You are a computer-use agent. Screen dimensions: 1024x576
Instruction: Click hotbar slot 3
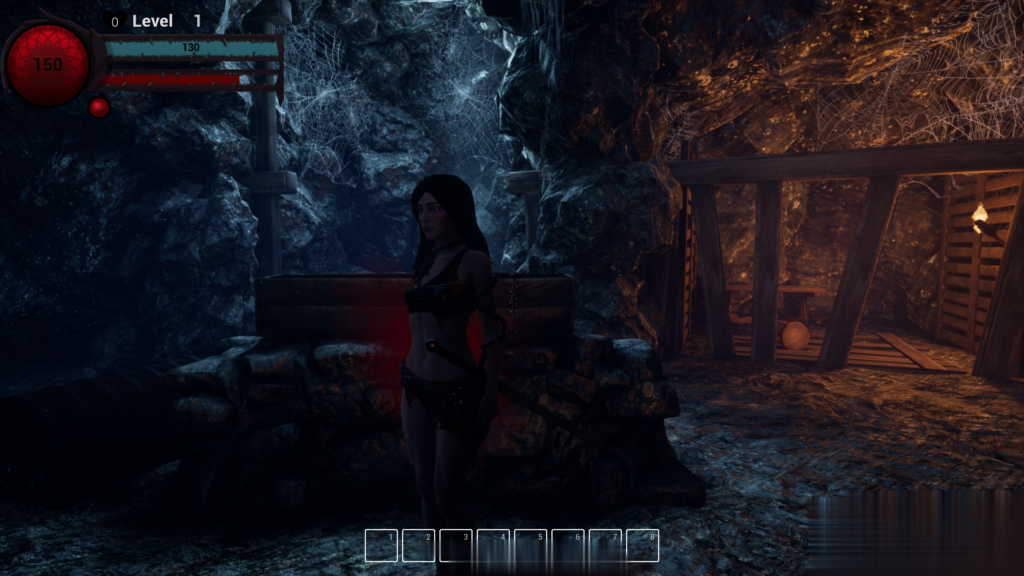pos(456,545)
